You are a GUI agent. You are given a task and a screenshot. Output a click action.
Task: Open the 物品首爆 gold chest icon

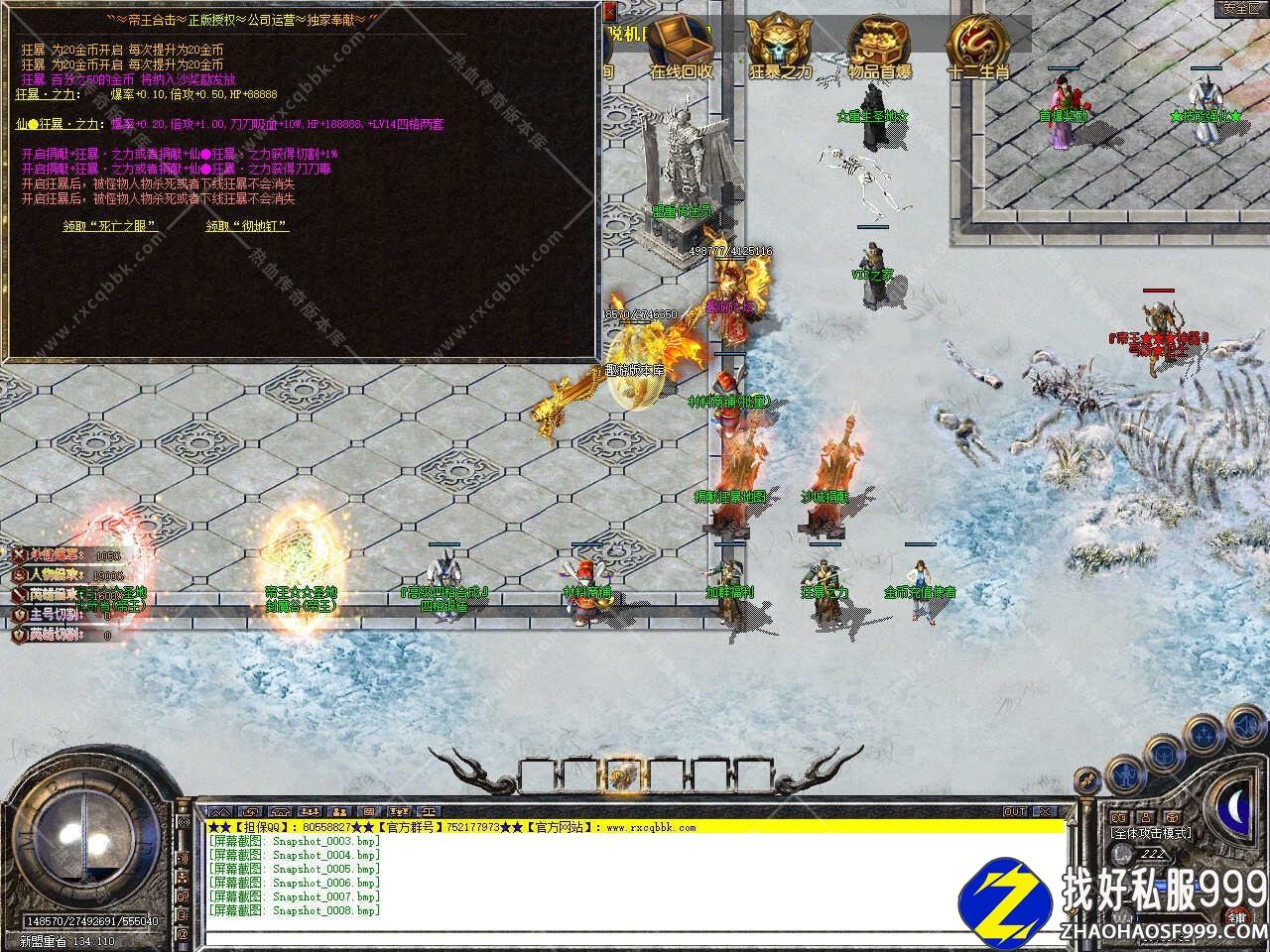[x=878, y=45]
